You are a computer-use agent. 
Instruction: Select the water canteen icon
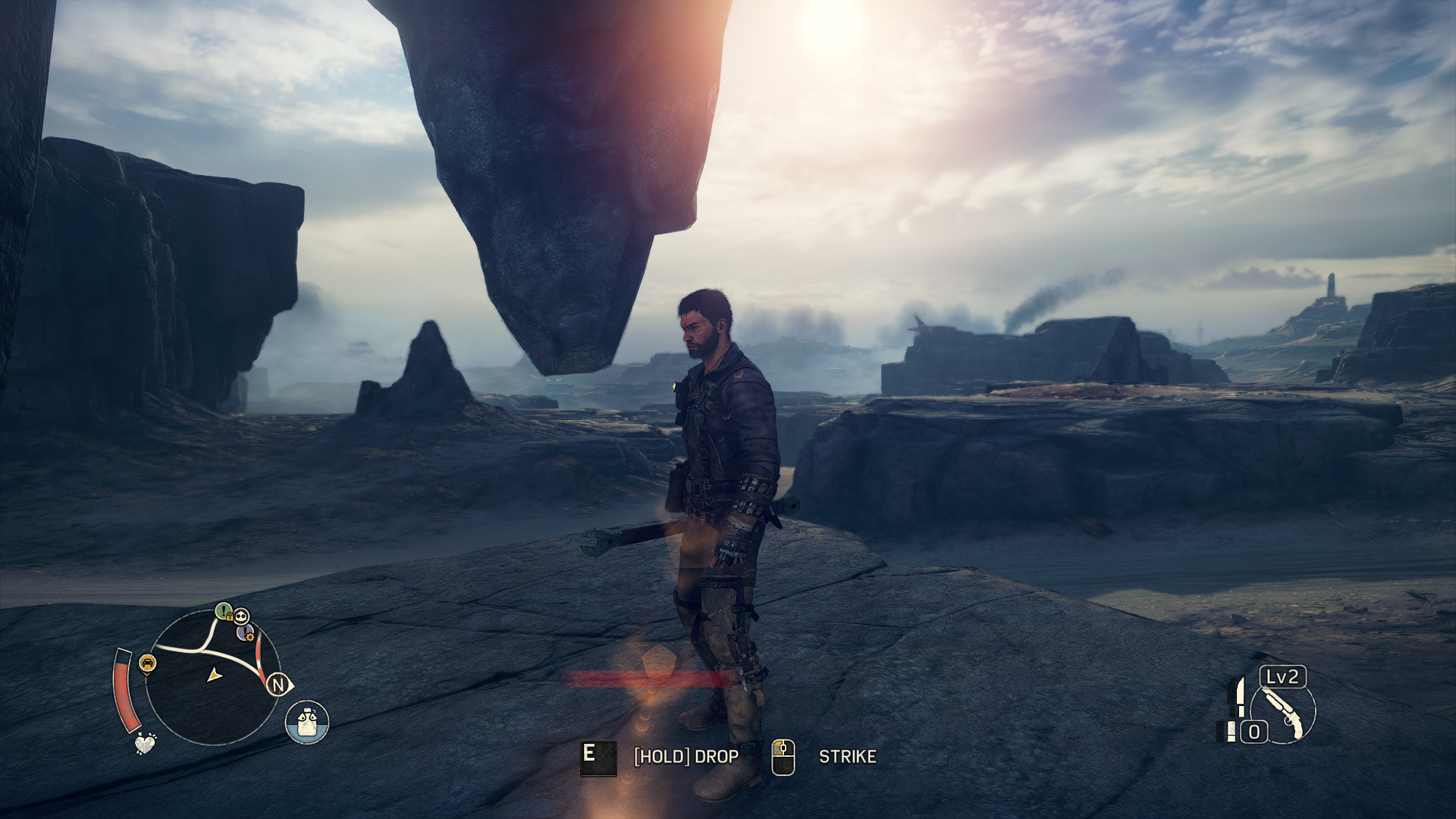tap(307, 721)
